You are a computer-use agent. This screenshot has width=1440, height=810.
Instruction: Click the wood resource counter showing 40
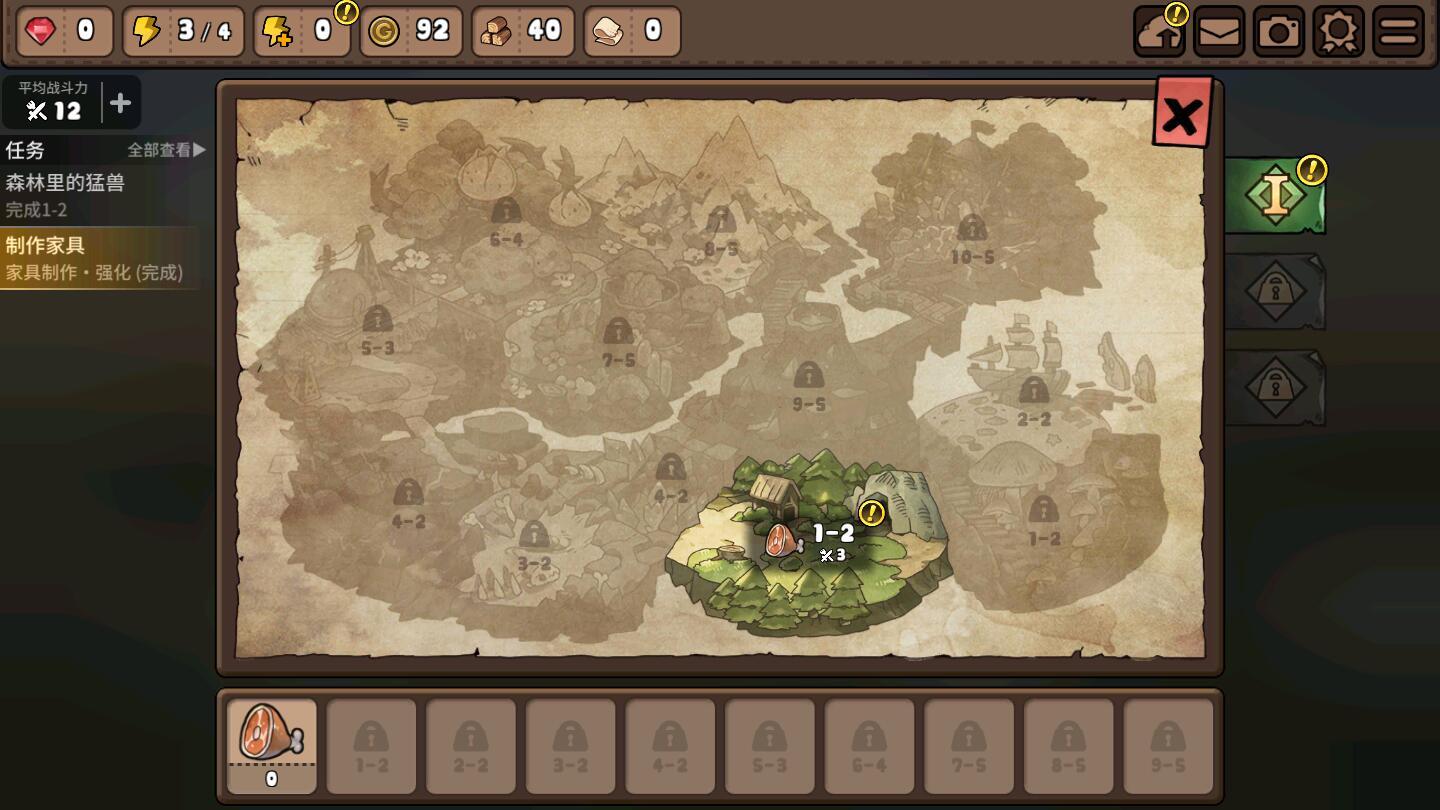click(x=522, y=31)
